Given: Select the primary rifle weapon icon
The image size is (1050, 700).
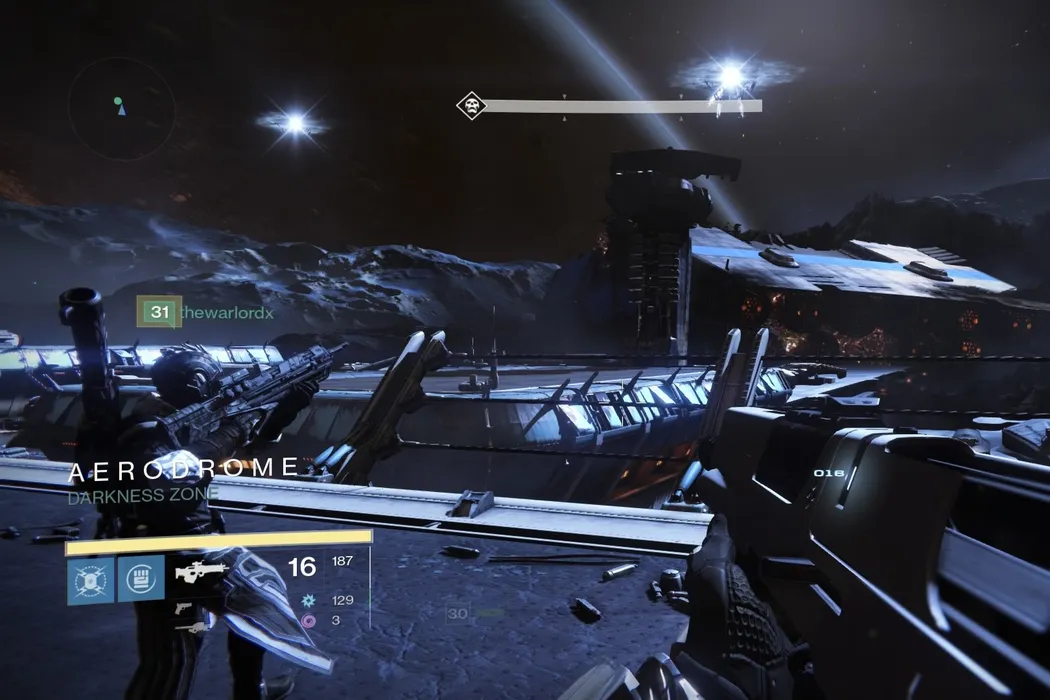Looking at the screenshot, I should [202, 571].
